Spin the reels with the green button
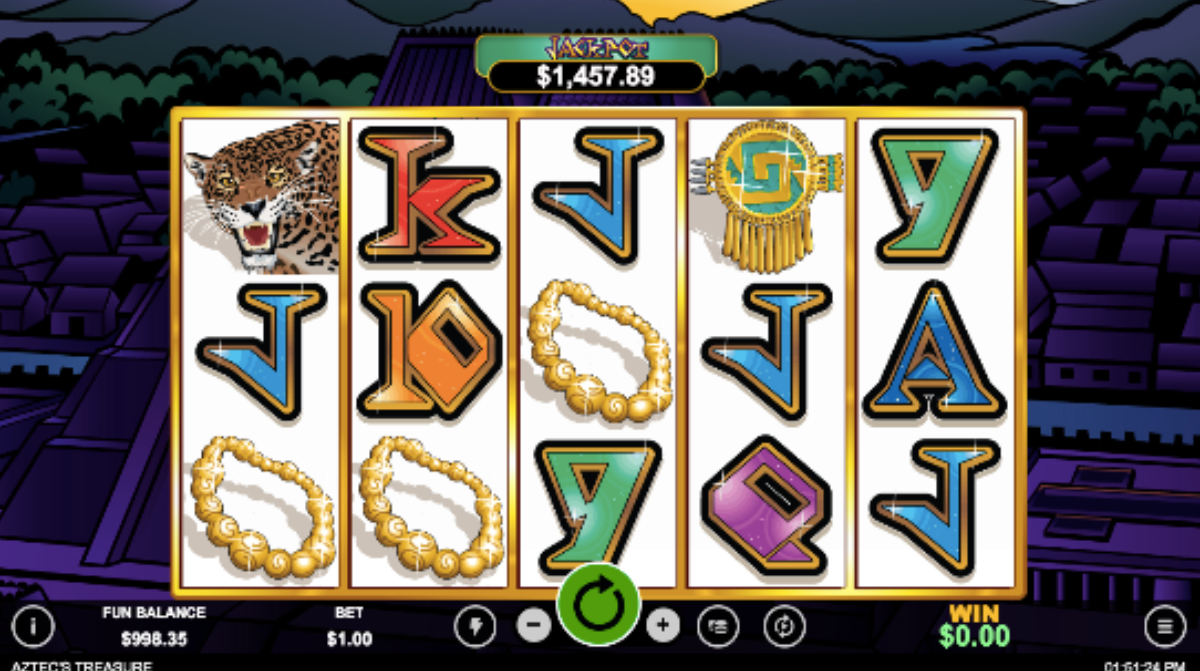1200x671 pixels. (598, 605)
